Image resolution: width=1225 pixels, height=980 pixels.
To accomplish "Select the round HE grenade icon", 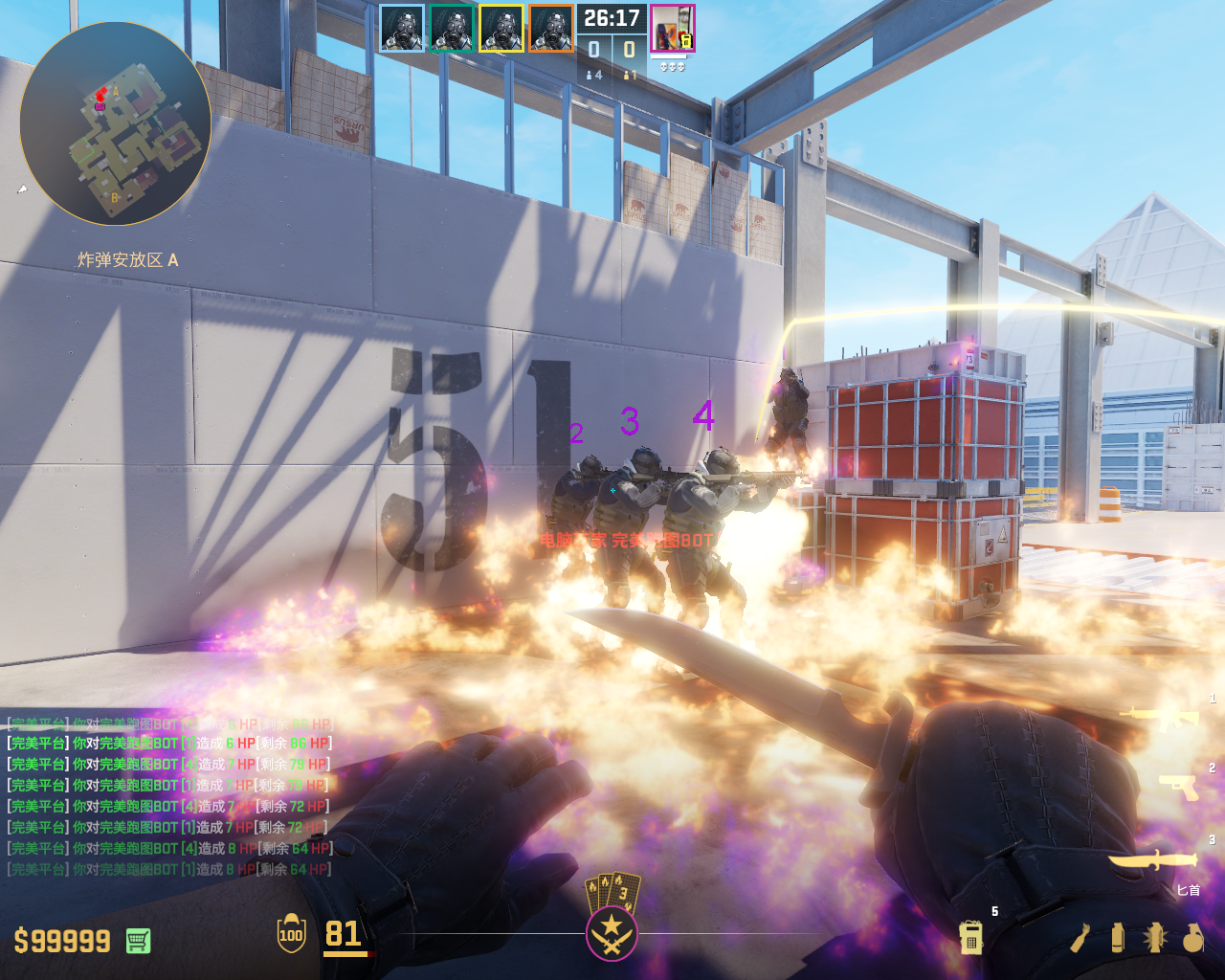I will [x=1192, y=938].
